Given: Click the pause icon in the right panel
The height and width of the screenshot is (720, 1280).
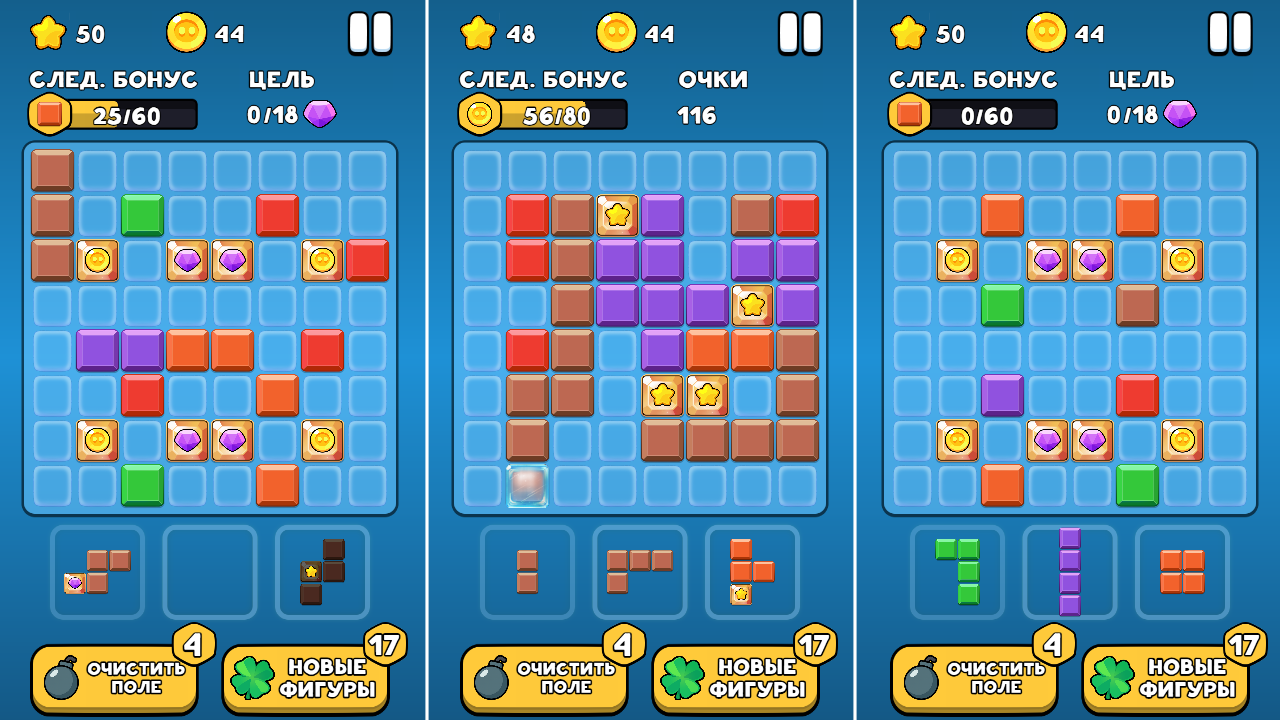Looking at the screenshot, I should [x=1232, y=33].
